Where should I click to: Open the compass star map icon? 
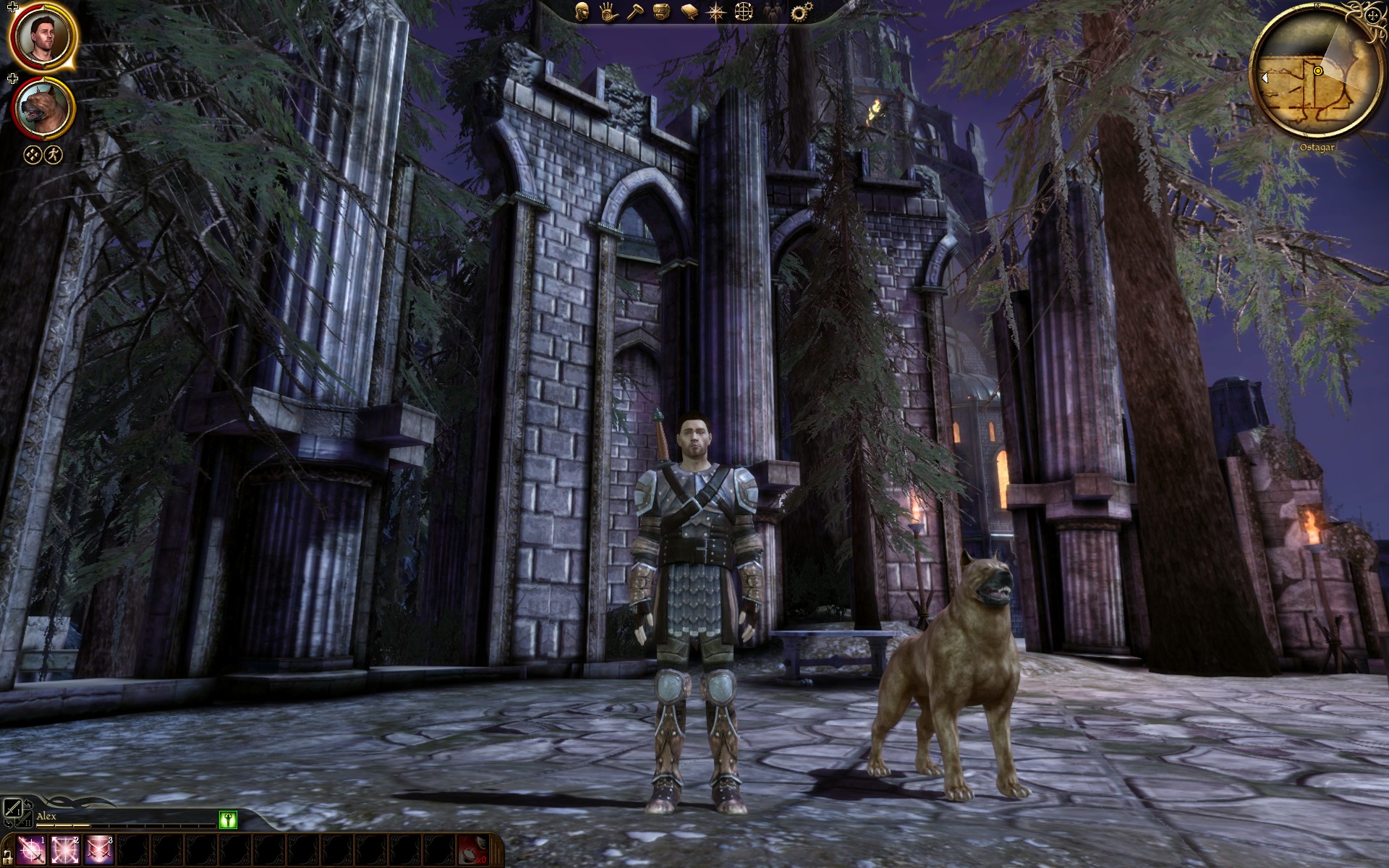(x=716, y=12)
